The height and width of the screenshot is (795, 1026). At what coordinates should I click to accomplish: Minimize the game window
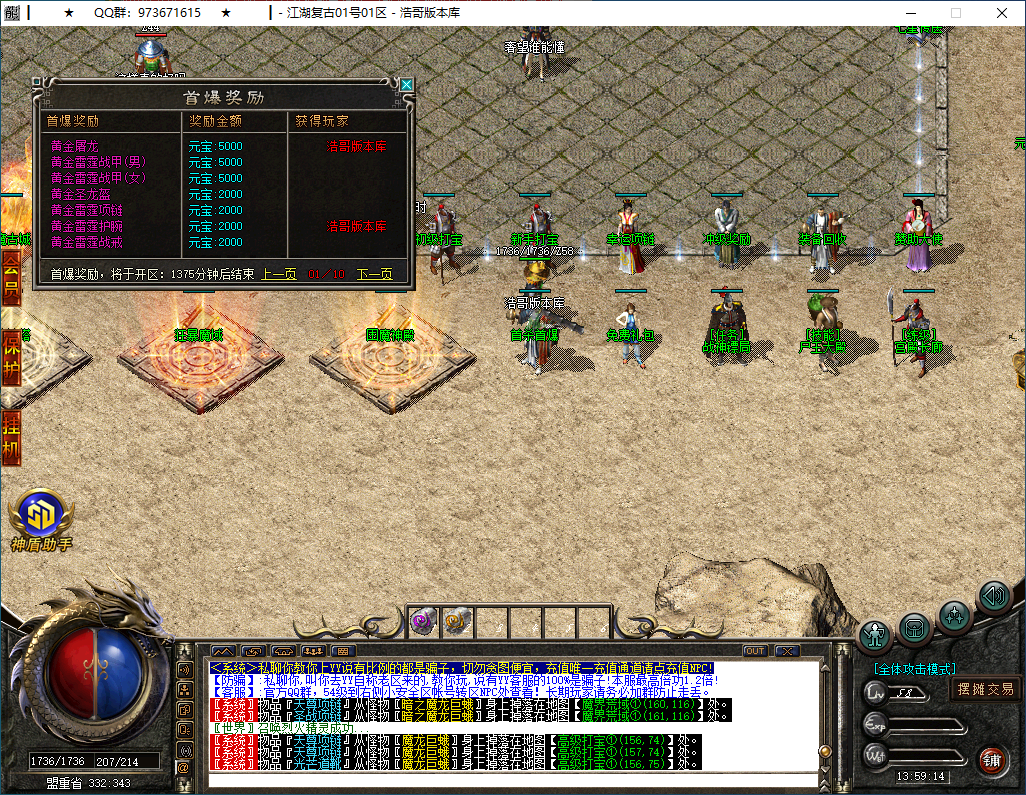(x=909, y=13)
